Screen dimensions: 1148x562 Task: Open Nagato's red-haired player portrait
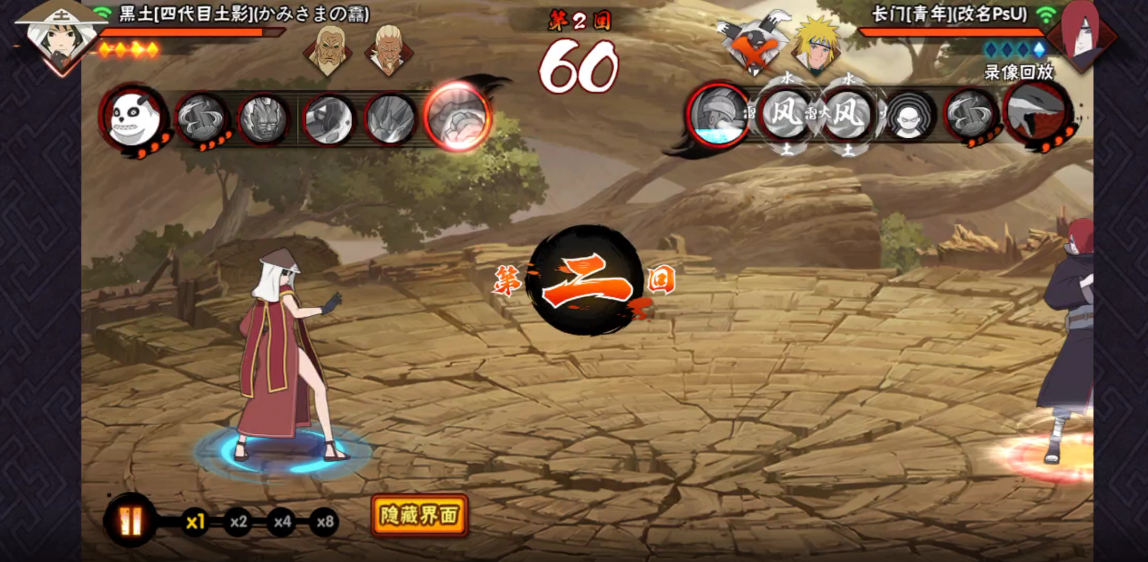click(x=1081, y=33)
